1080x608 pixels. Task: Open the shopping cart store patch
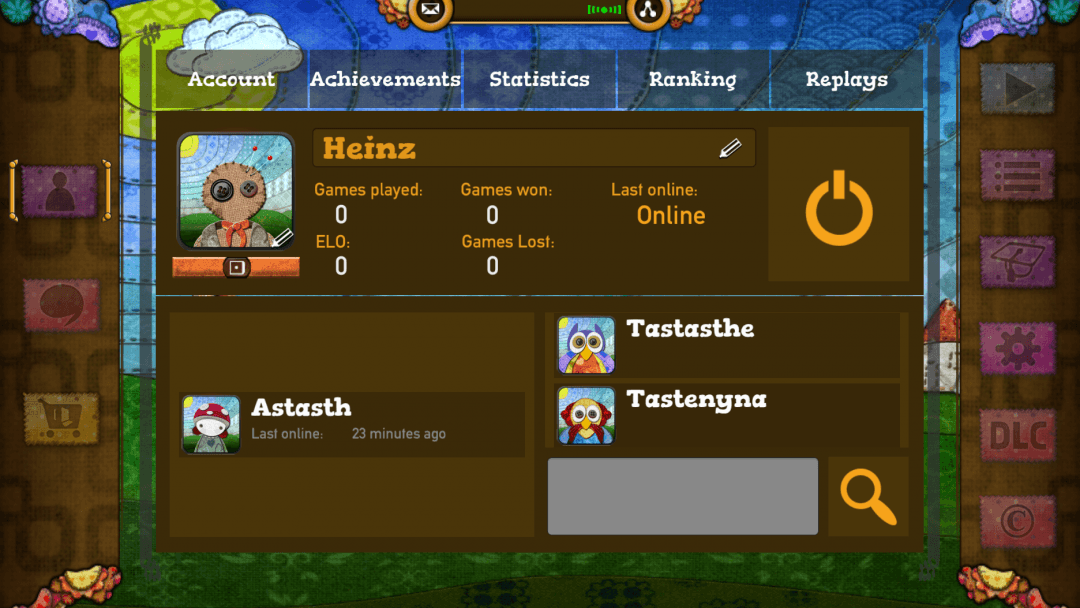[x=61, y=418]
